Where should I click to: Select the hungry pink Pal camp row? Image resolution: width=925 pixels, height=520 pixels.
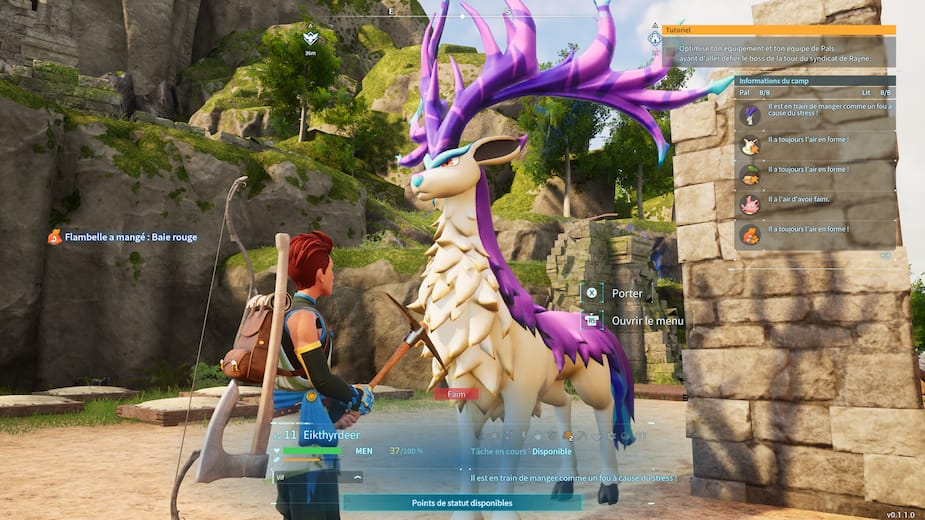[815, 204]
